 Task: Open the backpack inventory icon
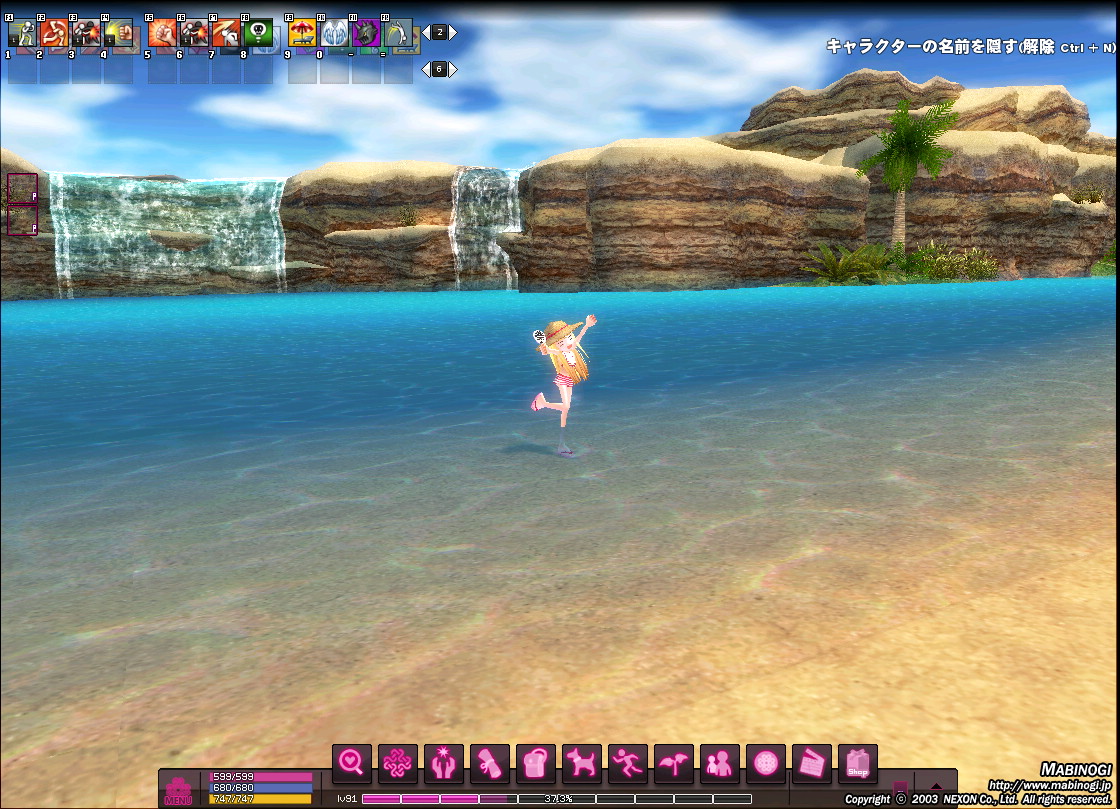536,764
